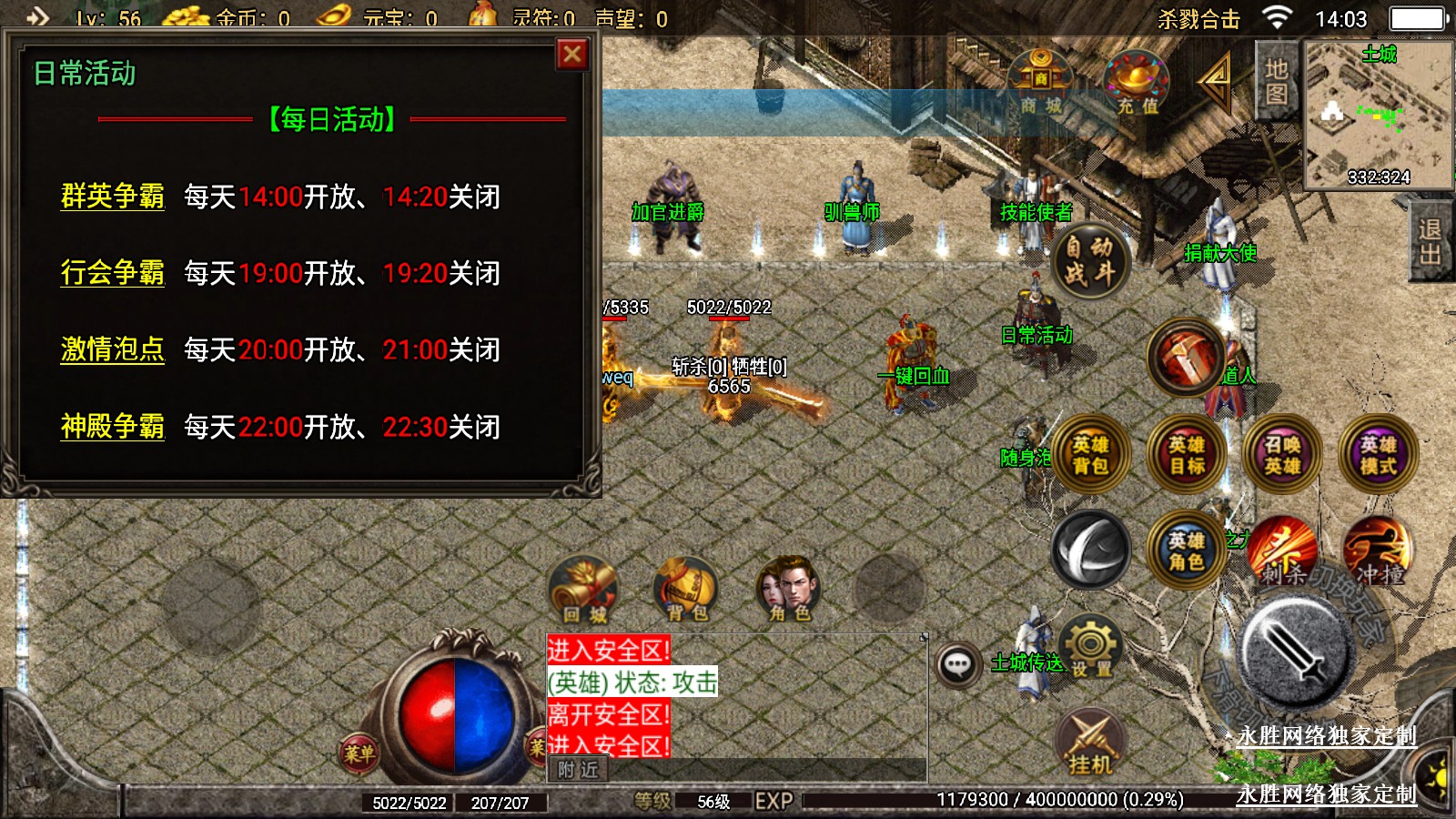Open the 商城 shop icon
This screenshot has width=1456, height=819.
coord(1041,84)
